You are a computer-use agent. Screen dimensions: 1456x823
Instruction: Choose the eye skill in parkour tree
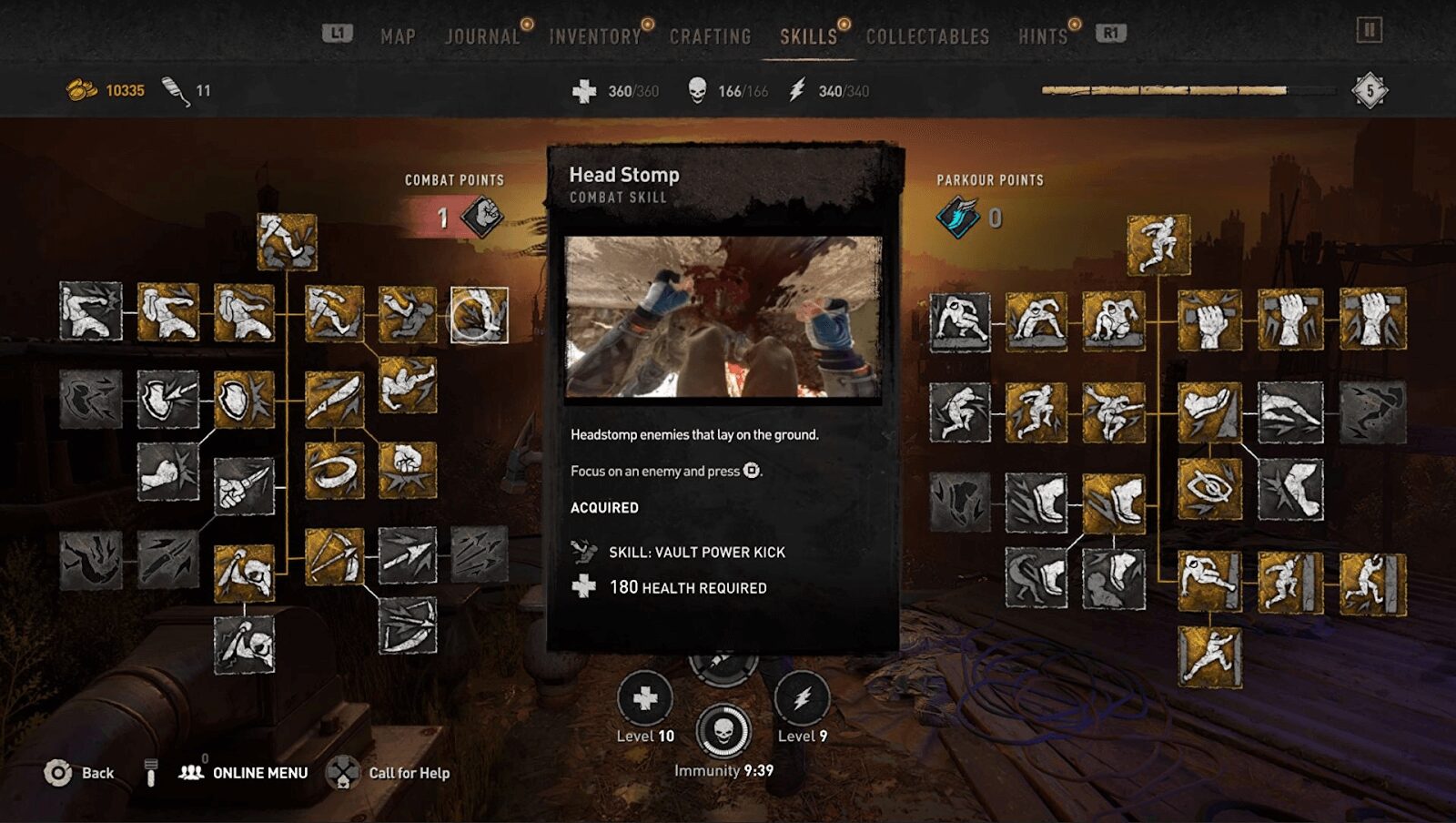1209,489
